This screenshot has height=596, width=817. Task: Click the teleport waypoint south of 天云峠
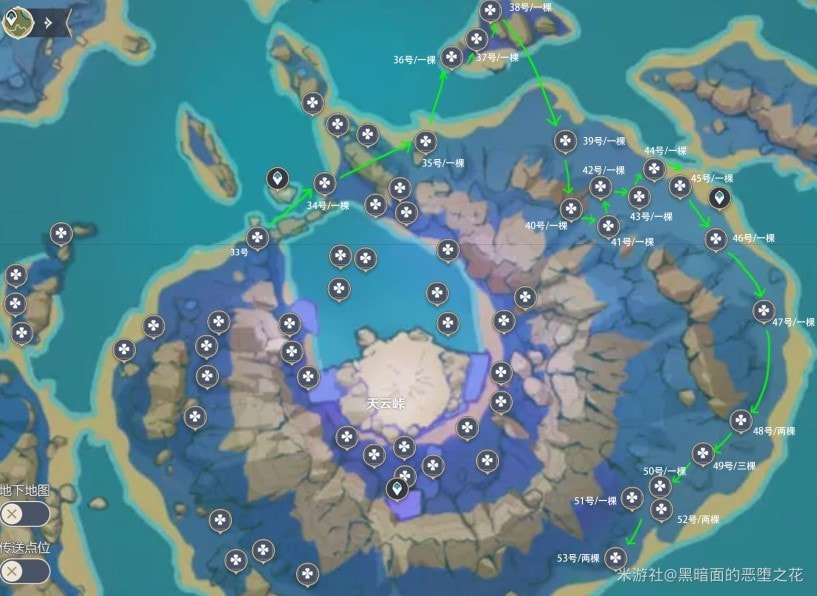point(398,488)
